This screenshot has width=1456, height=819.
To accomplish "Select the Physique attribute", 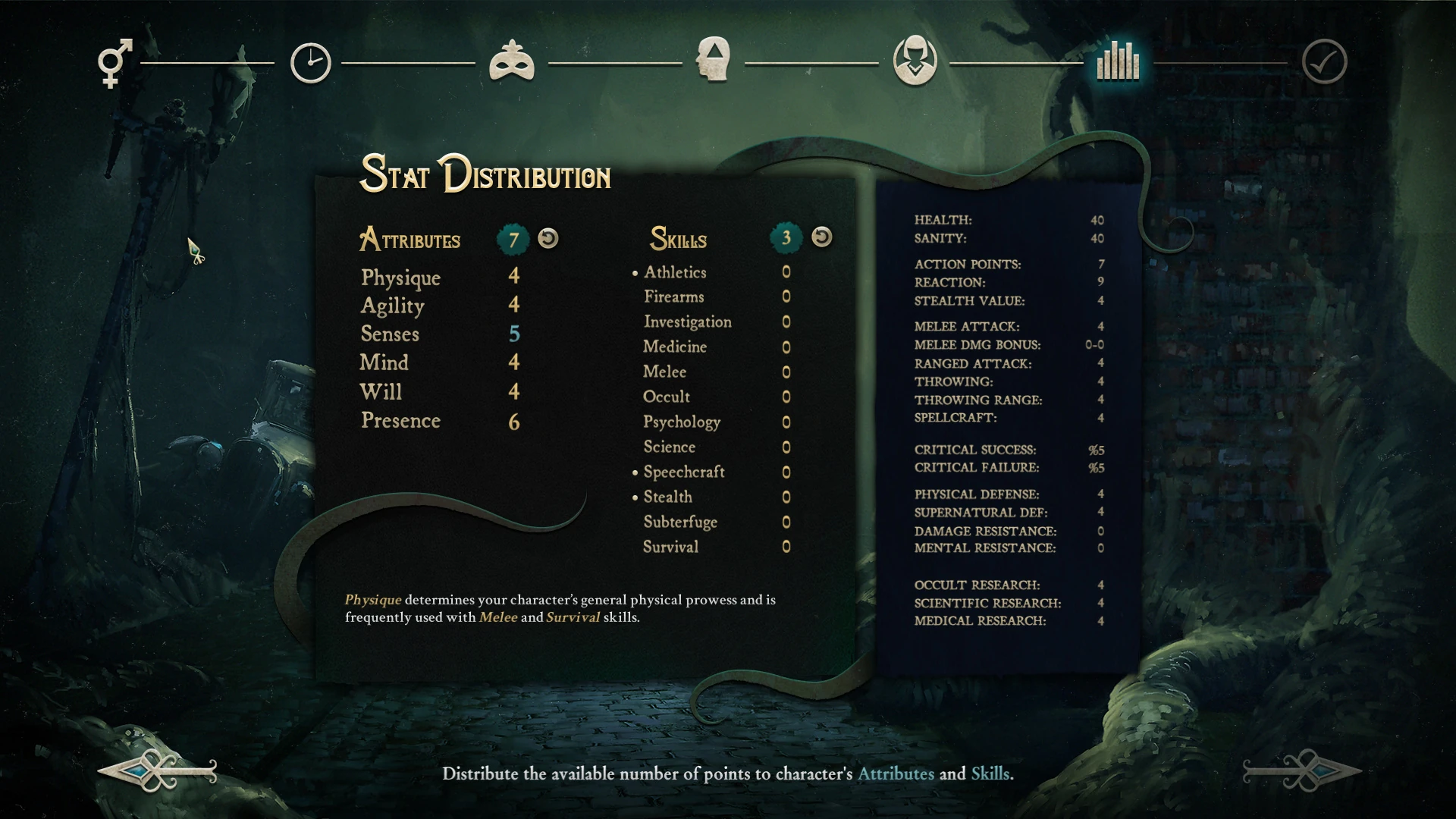I will click(400, 278).
